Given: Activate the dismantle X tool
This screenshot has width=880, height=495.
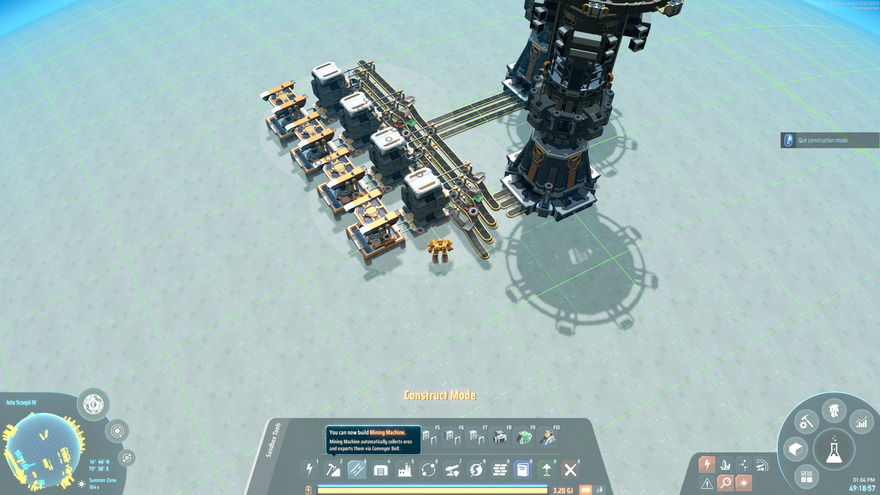Looking at the screenshot, I should pyautogui.click(x=571, y=469).
